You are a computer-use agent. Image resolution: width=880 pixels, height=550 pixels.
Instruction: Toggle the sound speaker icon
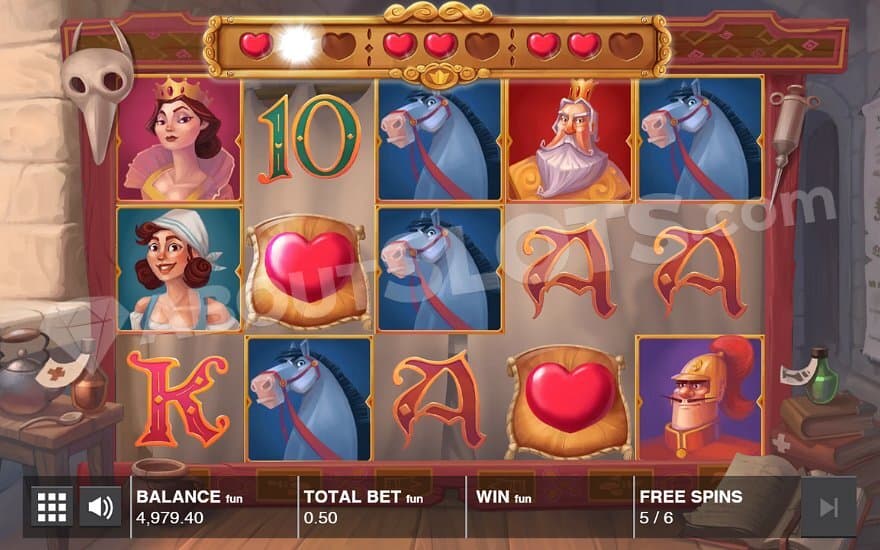(x=100, y=507)
